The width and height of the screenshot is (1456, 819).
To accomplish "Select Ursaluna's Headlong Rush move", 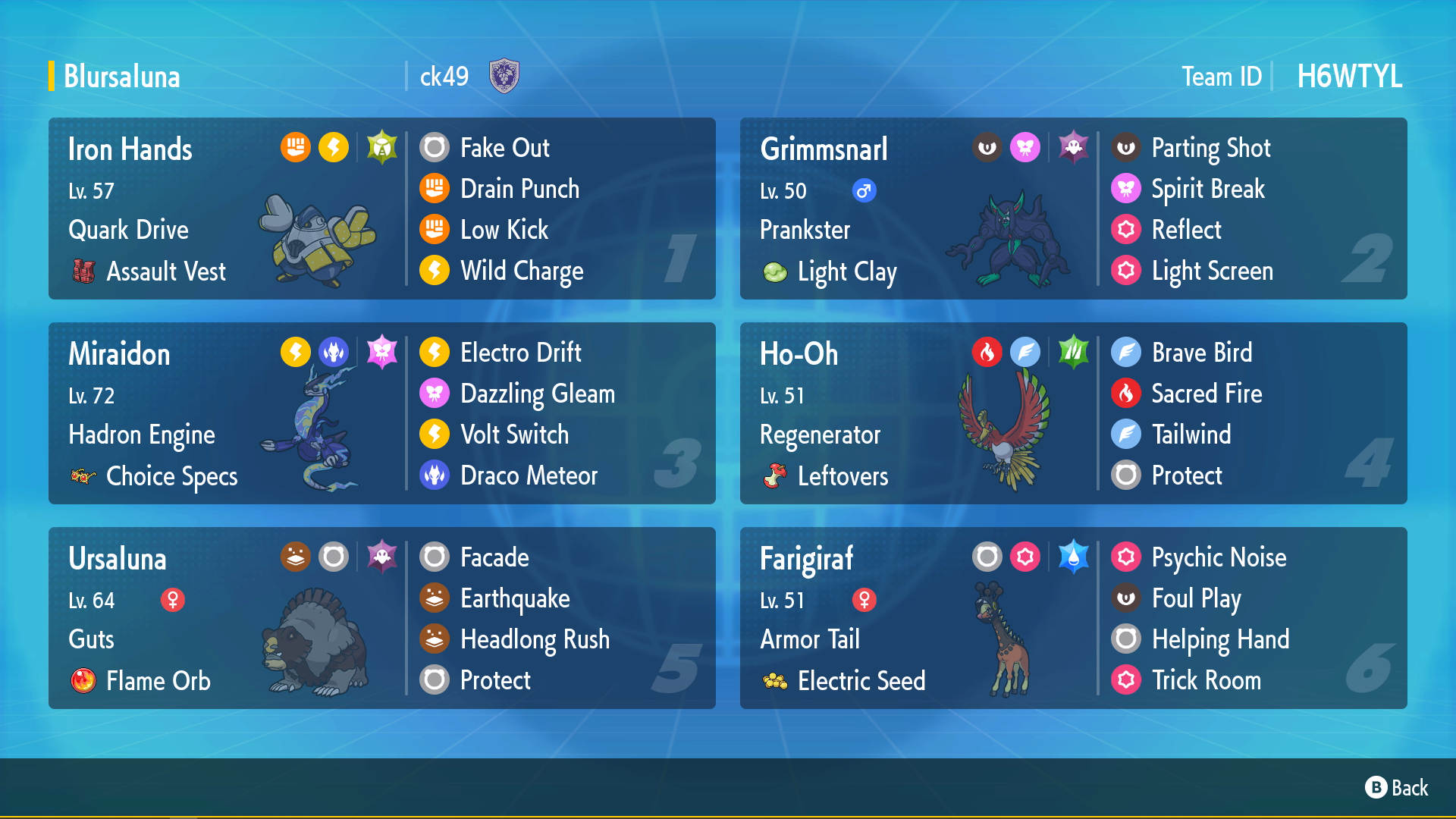I will point(535,639).
